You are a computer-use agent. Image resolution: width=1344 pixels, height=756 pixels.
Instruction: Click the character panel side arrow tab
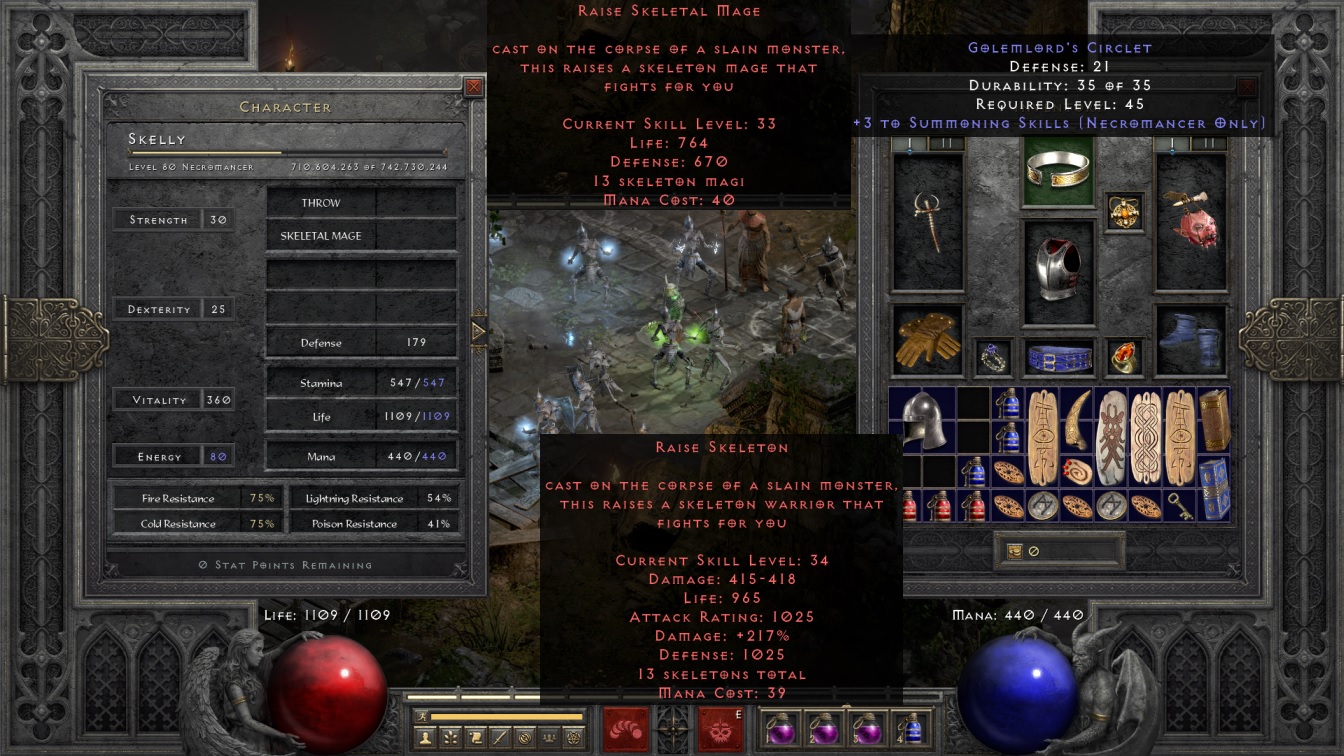click(x=478, y=332)
